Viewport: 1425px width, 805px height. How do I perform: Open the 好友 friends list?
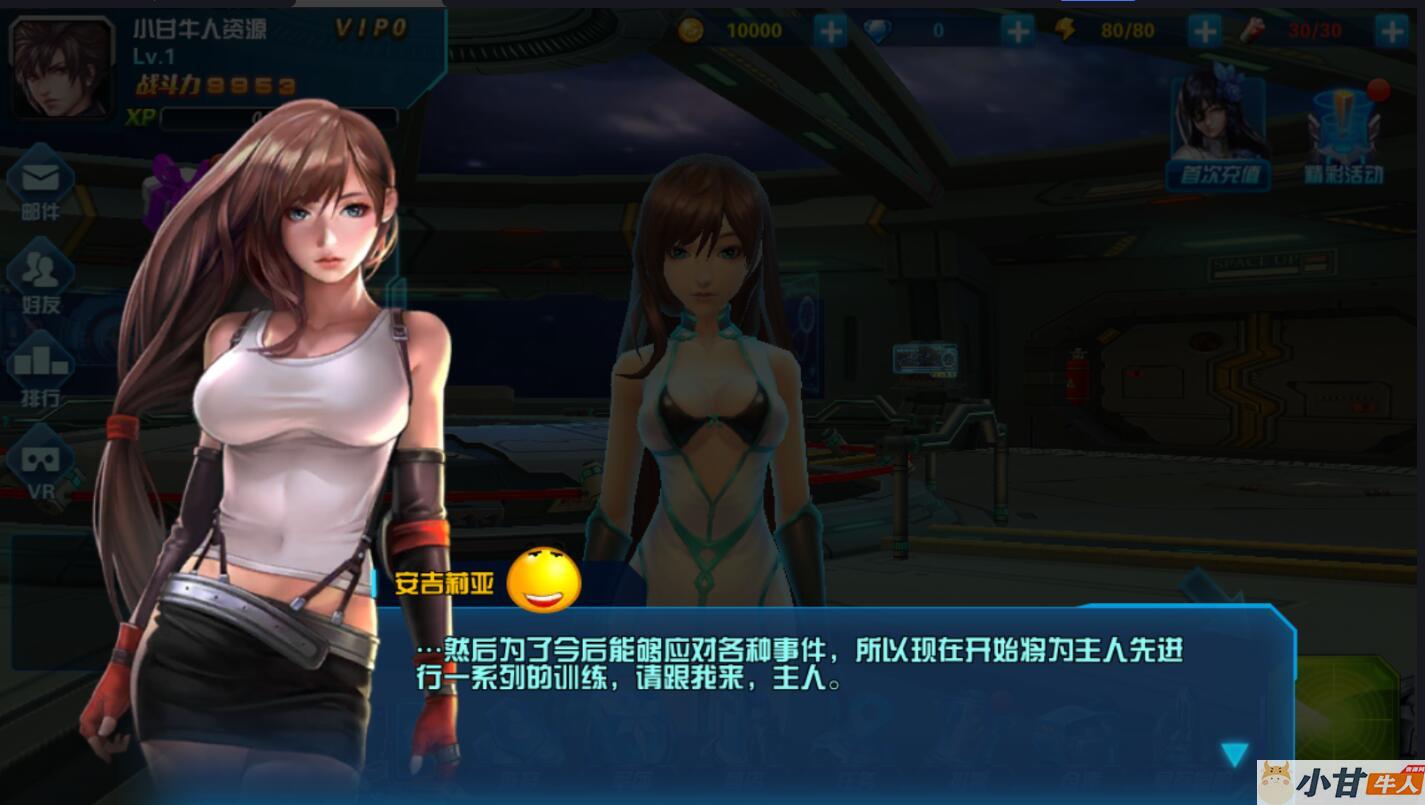41,275
